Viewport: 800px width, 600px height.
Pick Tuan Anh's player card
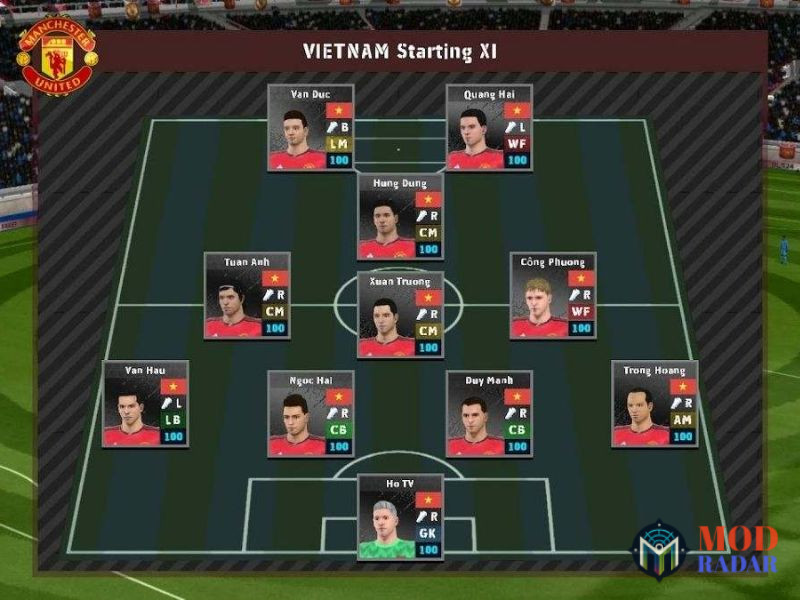(247, 295)
